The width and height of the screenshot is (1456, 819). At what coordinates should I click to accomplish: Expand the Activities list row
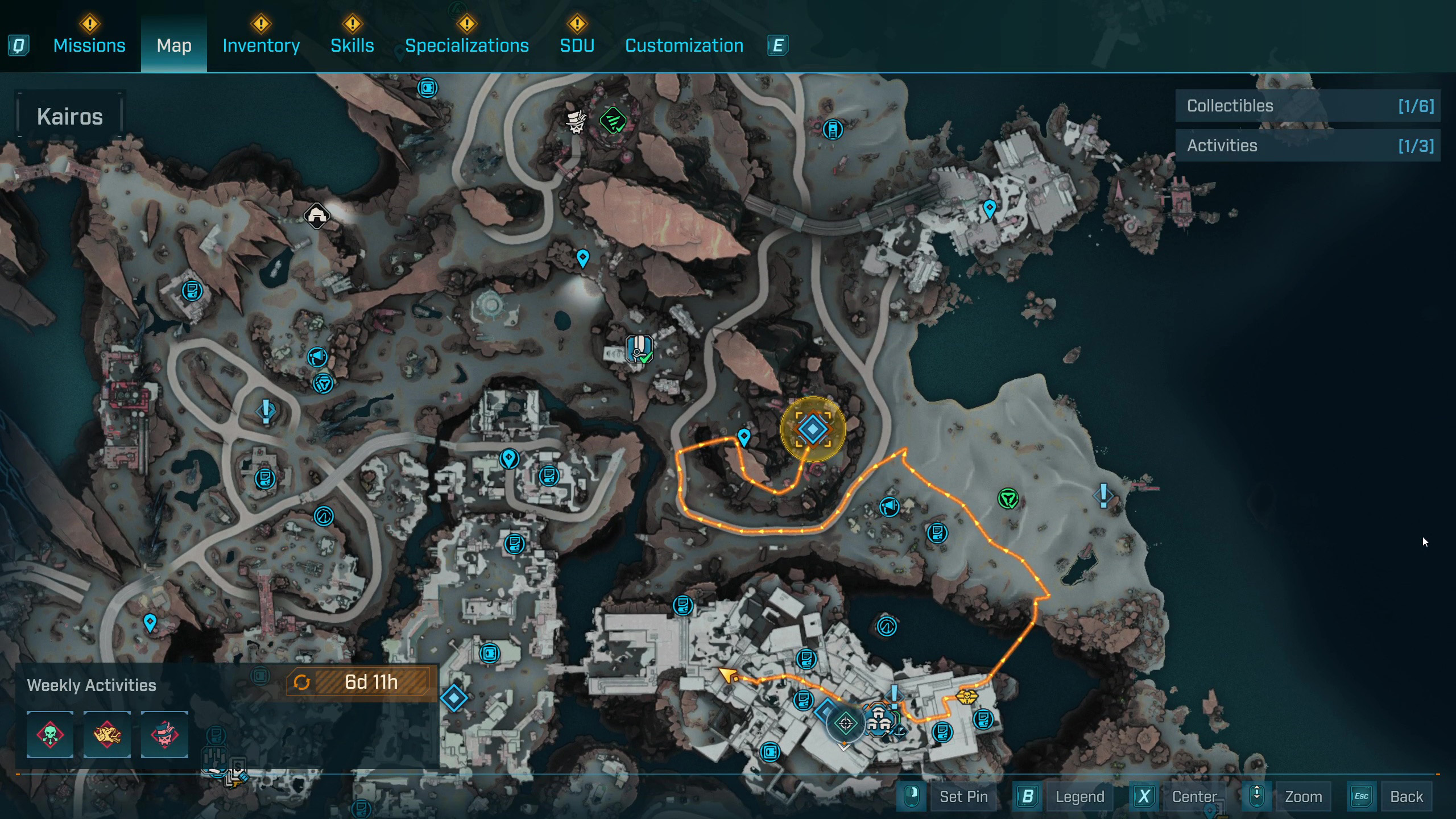(1308, 146)
